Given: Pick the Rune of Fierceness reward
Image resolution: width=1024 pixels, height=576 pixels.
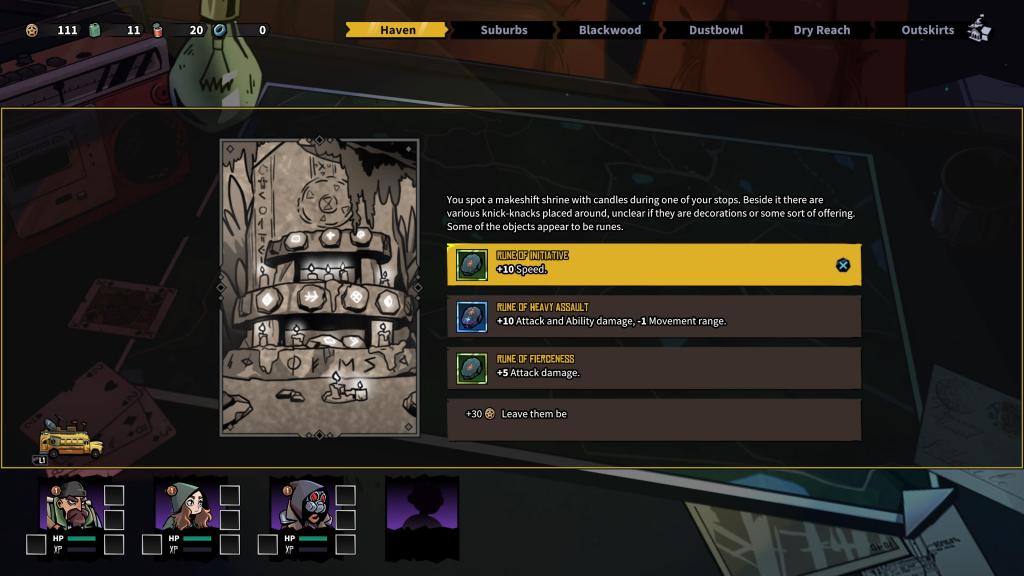Looking at the screenshot, I should pyautogui.click(x=653, y=368).
